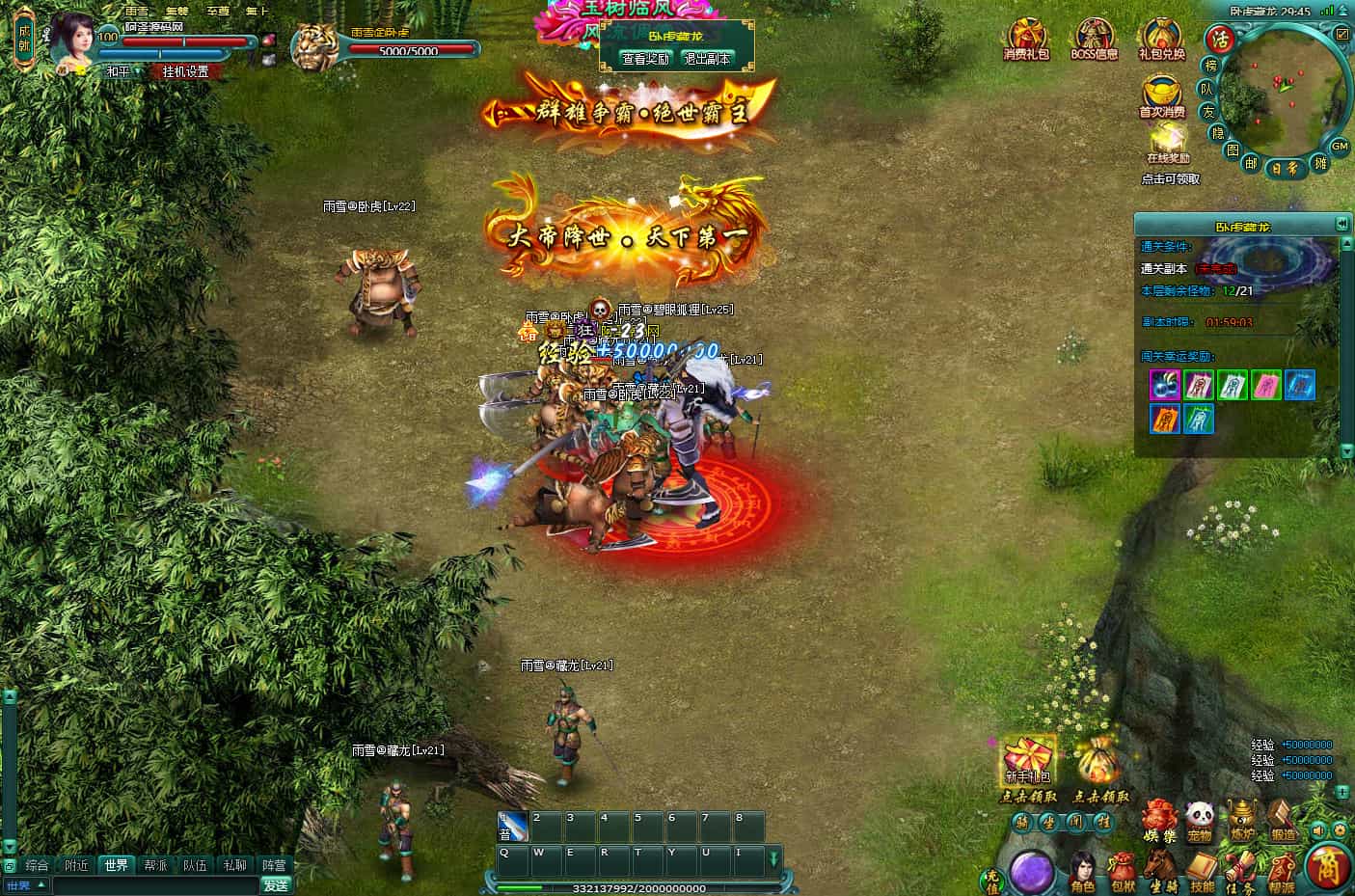This screenshot has height=896, width=1355.
Task: Click the 查看奖励 view rewards button
Action: pyautogui.click(x=645, y=59)
